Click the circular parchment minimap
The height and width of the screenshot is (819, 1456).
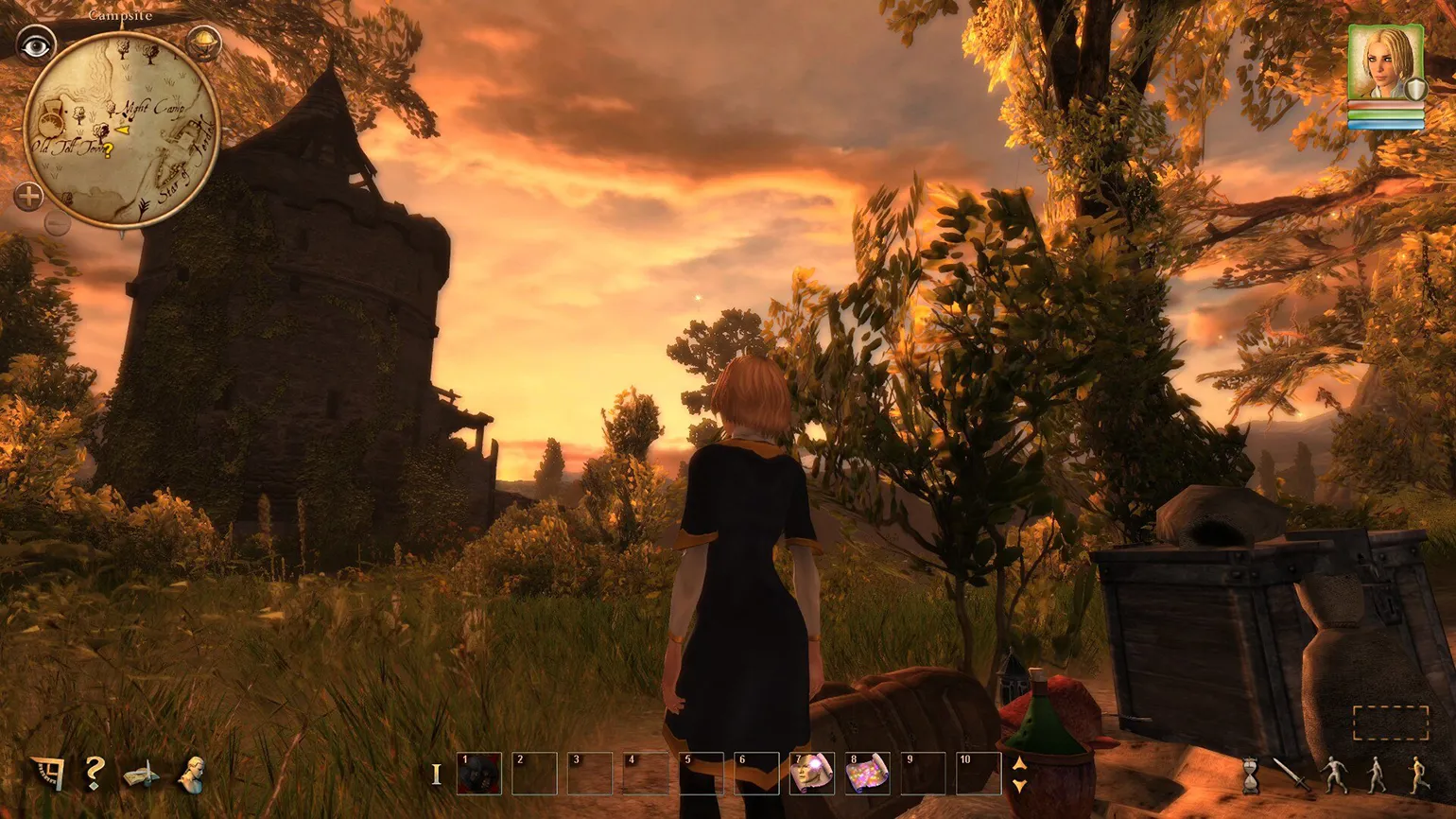pyautogui.click(x=122, y=130)
